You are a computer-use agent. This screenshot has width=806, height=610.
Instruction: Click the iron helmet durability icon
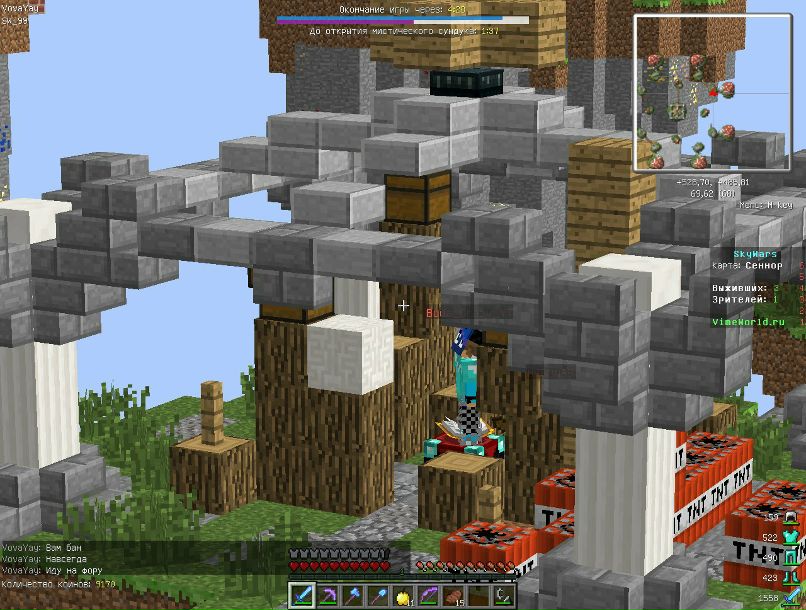click(x=789, y=518)
